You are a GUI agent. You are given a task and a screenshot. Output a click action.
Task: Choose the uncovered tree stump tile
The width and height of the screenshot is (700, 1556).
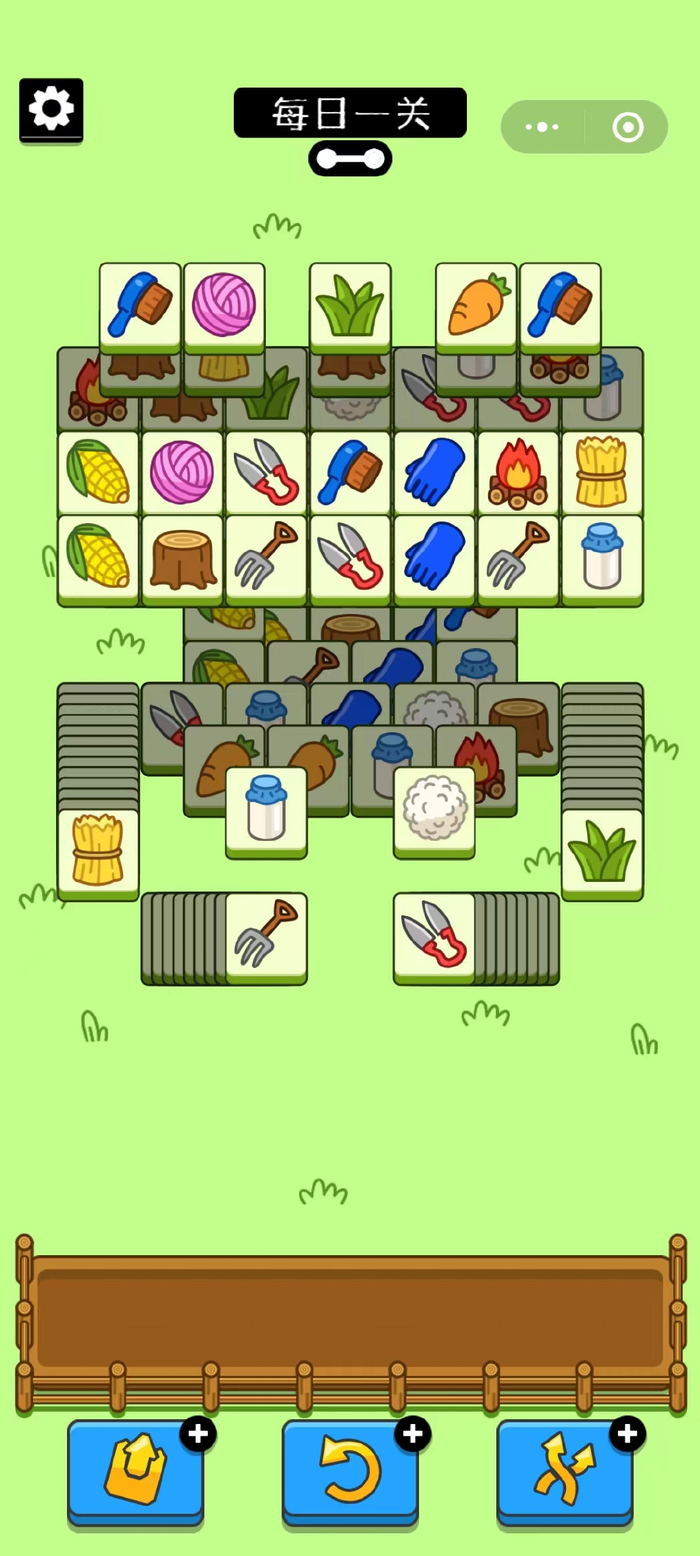click(182, 558)
